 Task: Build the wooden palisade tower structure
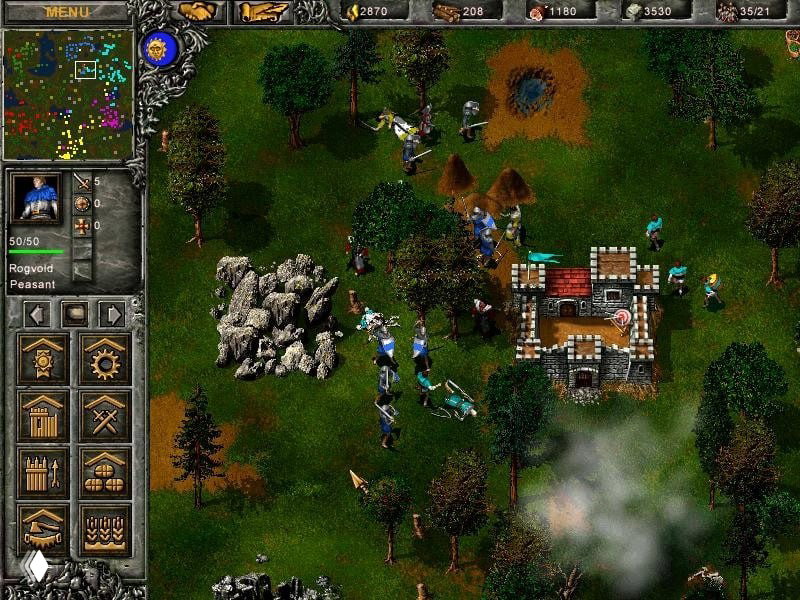pyautogui.click(x=44, y=416)
